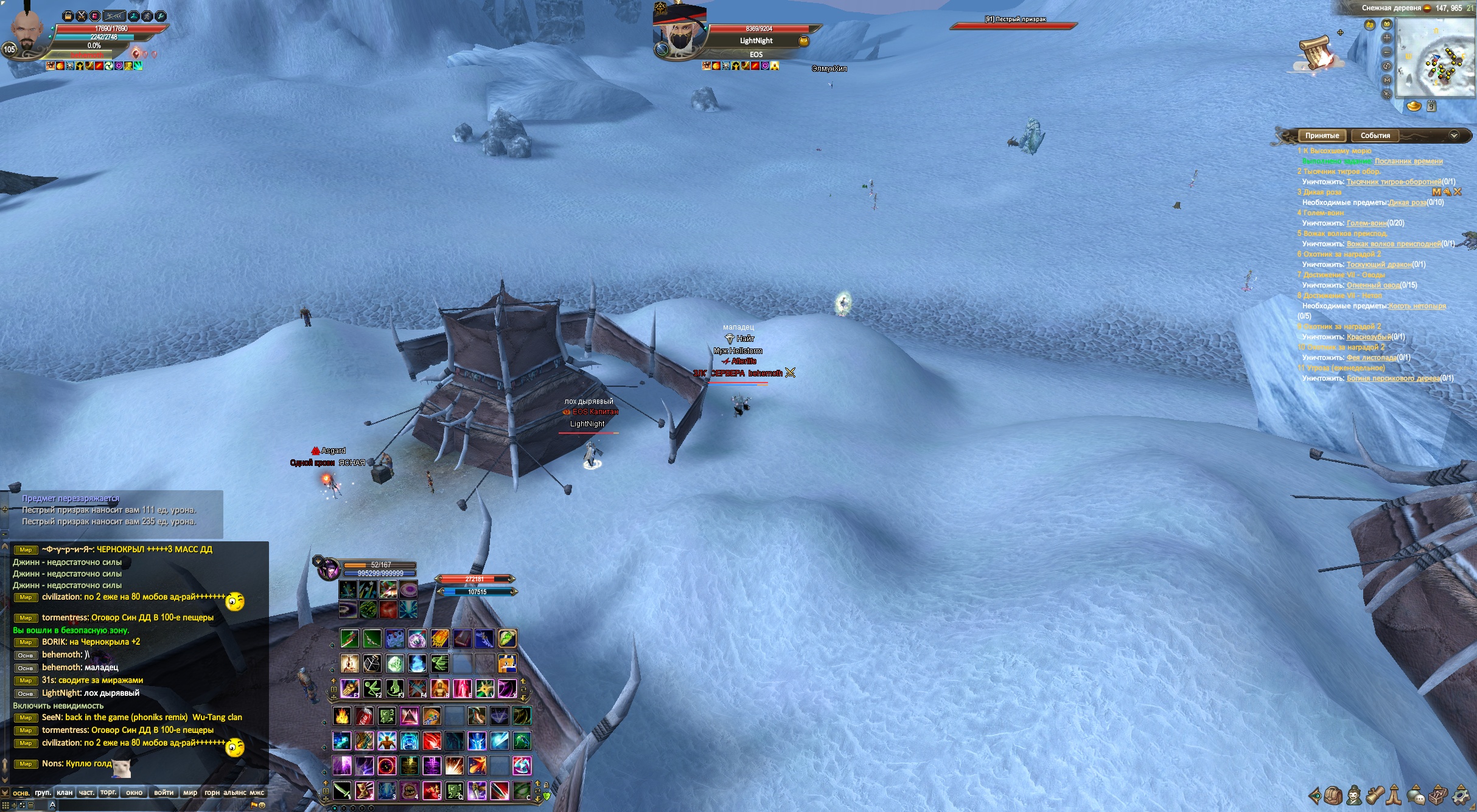The width and height of the screenshot is (1477, 812).
Task: Open the speech bubbles social menu
Action: [1416, 796]
